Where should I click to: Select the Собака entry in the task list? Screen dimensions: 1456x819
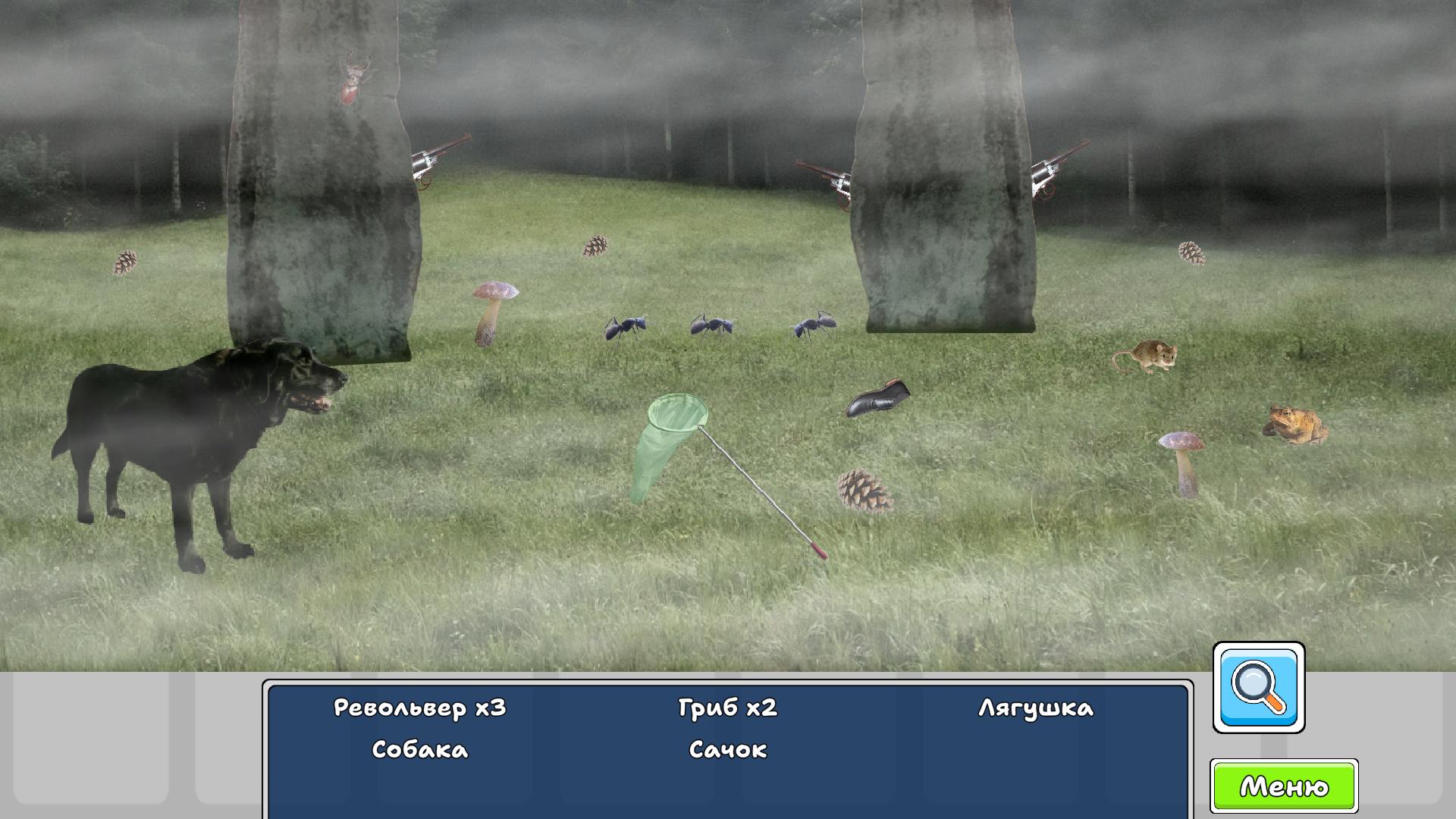point(419,750)
